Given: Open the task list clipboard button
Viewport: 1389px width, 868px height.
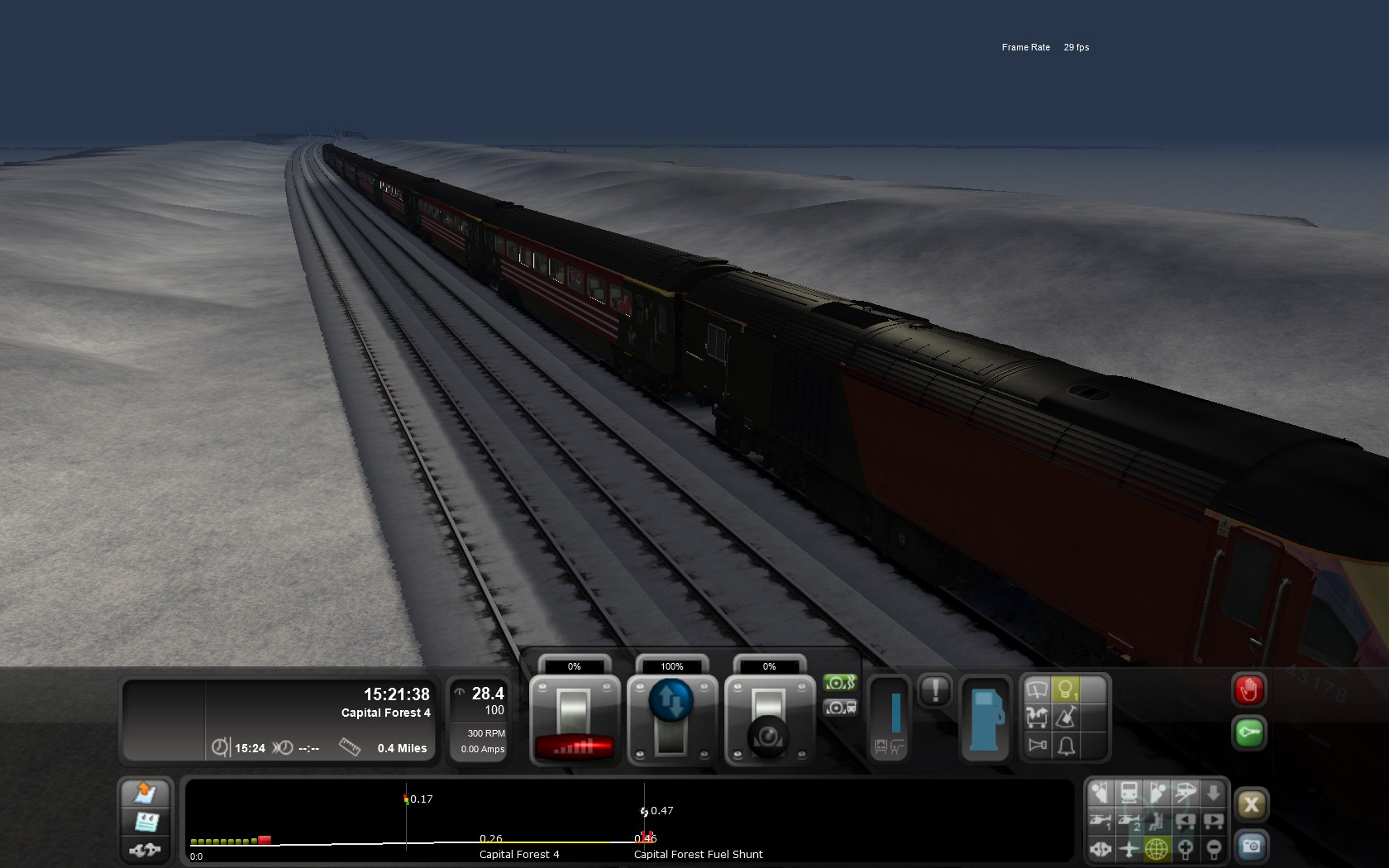Looking at the screenshot, I should [146, 822].
